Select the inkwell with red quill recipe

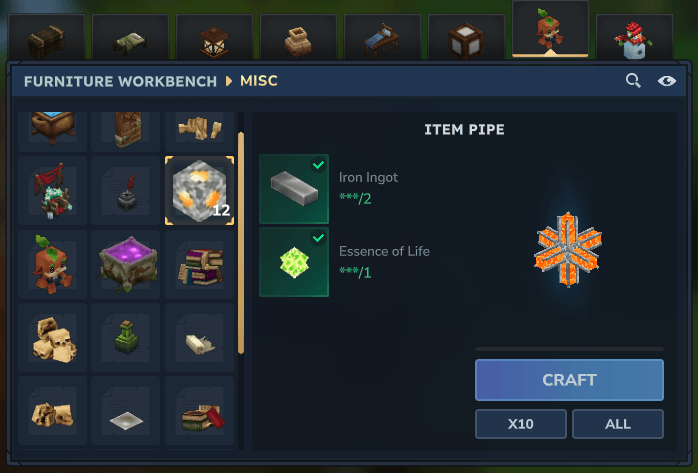[127, 190]
